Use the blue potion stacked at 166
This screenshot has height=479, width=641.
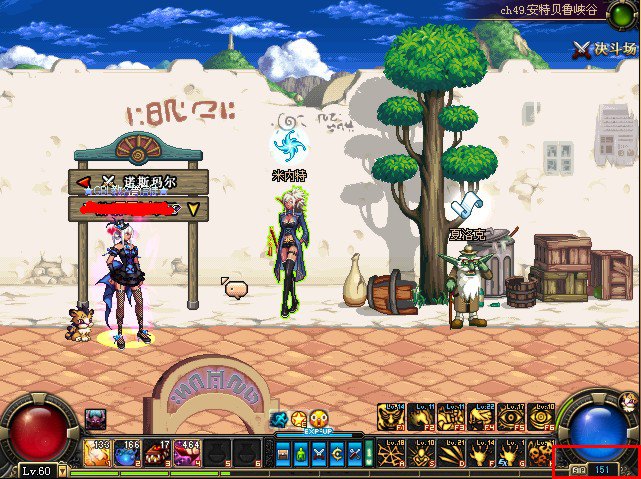128,454
